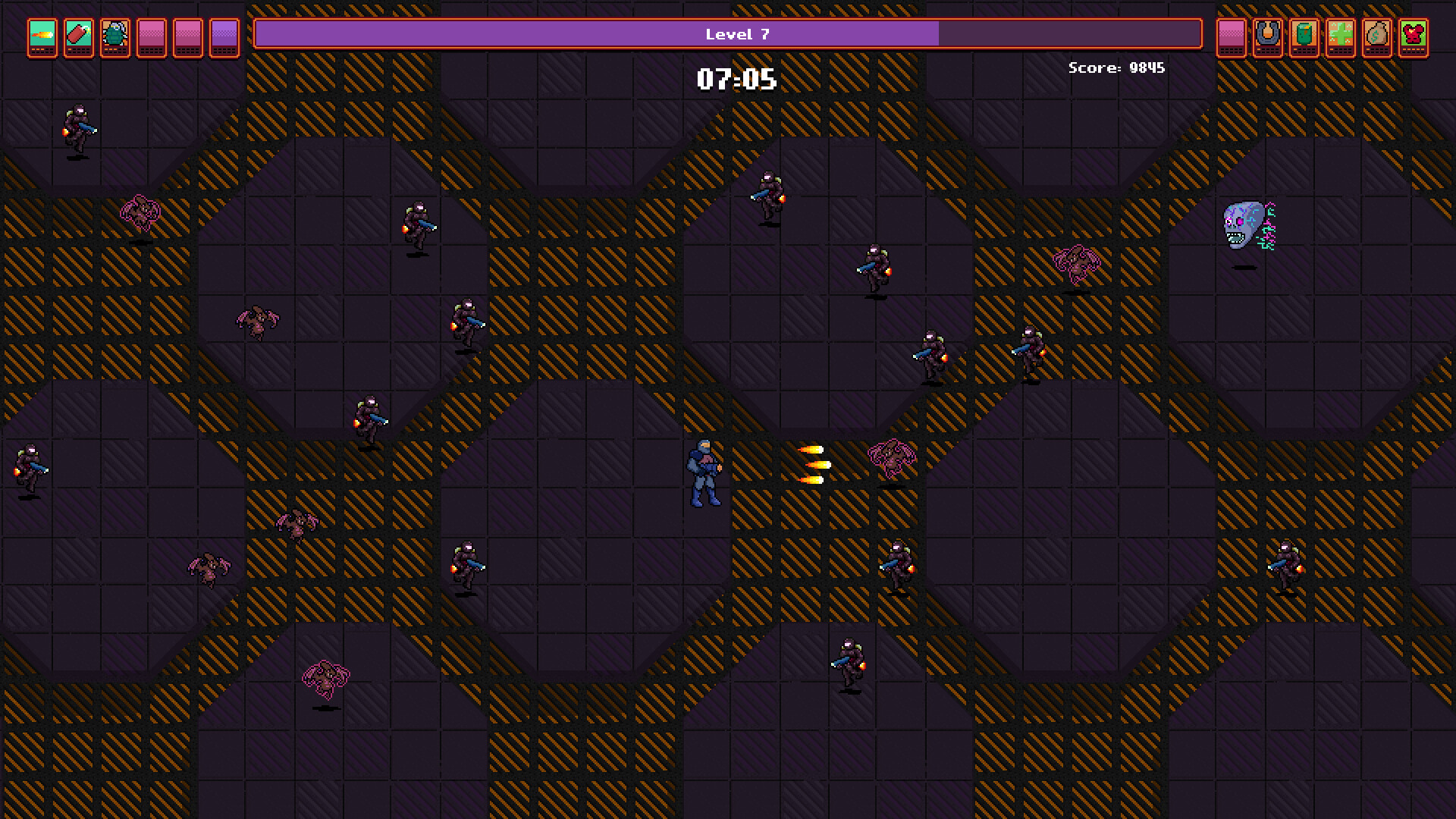Click the Level 7 progress bar
This screenshot has height=819, width=1456.
coord(728,34)
